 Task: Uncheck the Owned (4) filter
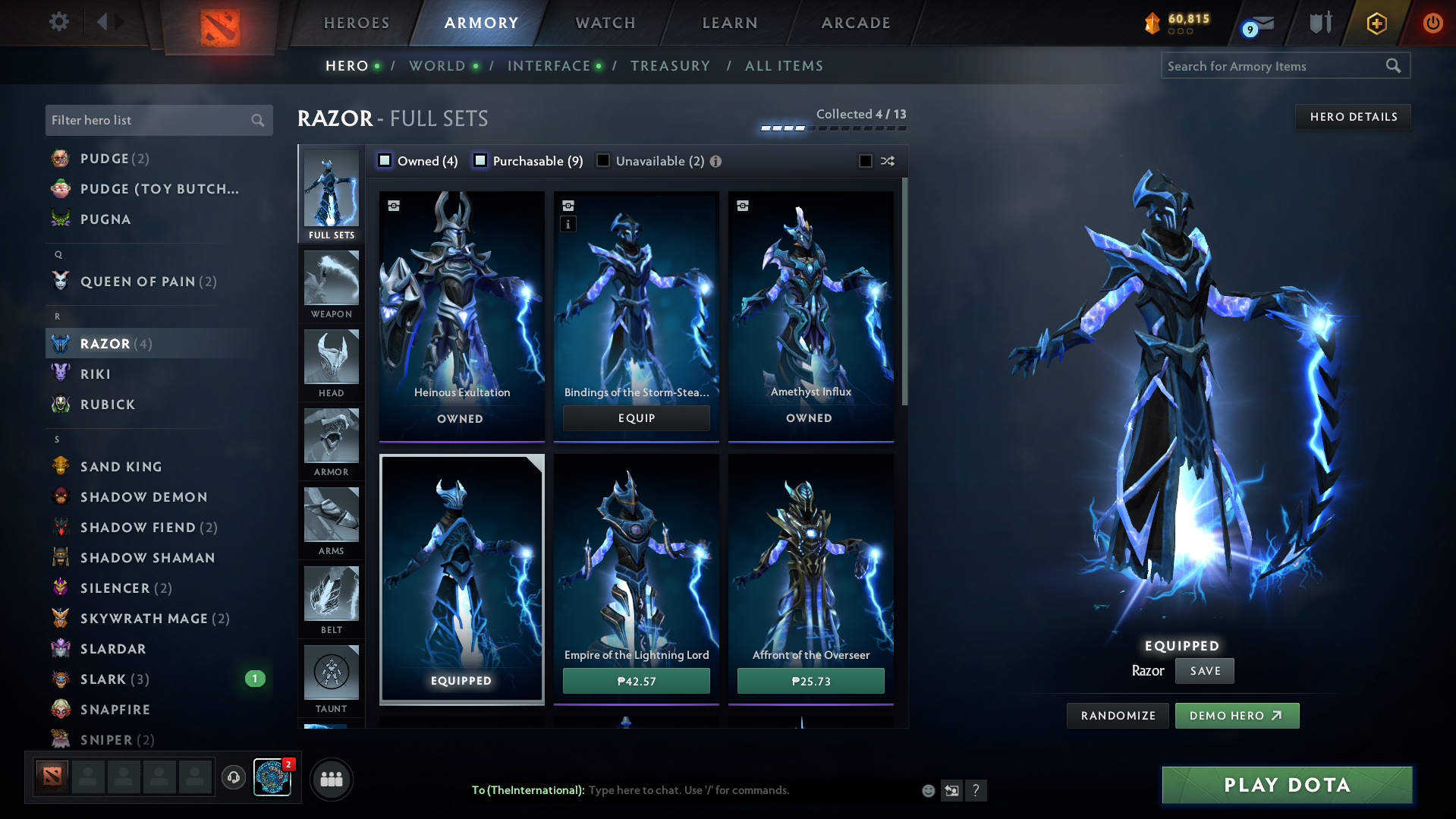[385, 160]
